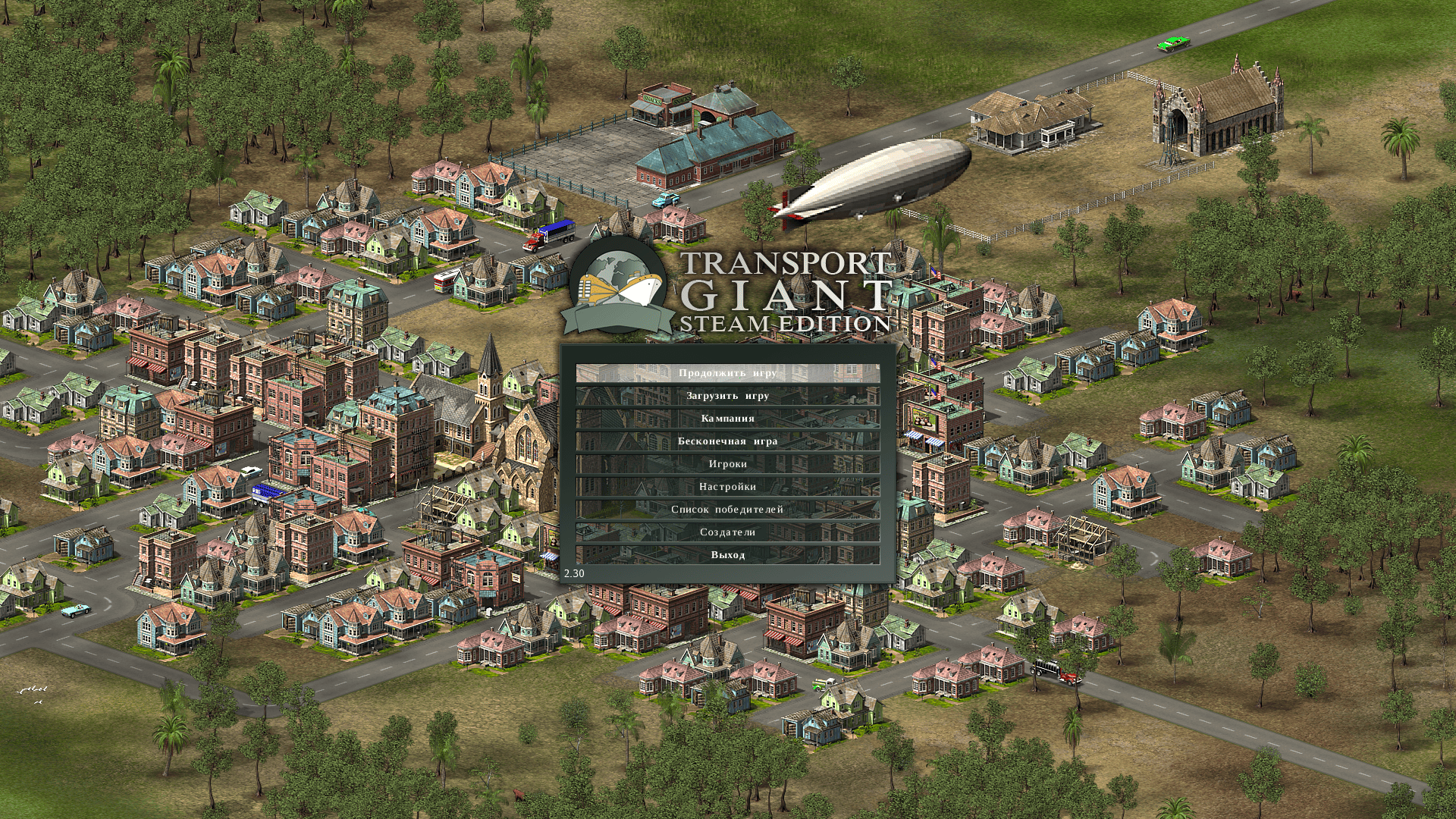Open "Настройки" settings

727,487
